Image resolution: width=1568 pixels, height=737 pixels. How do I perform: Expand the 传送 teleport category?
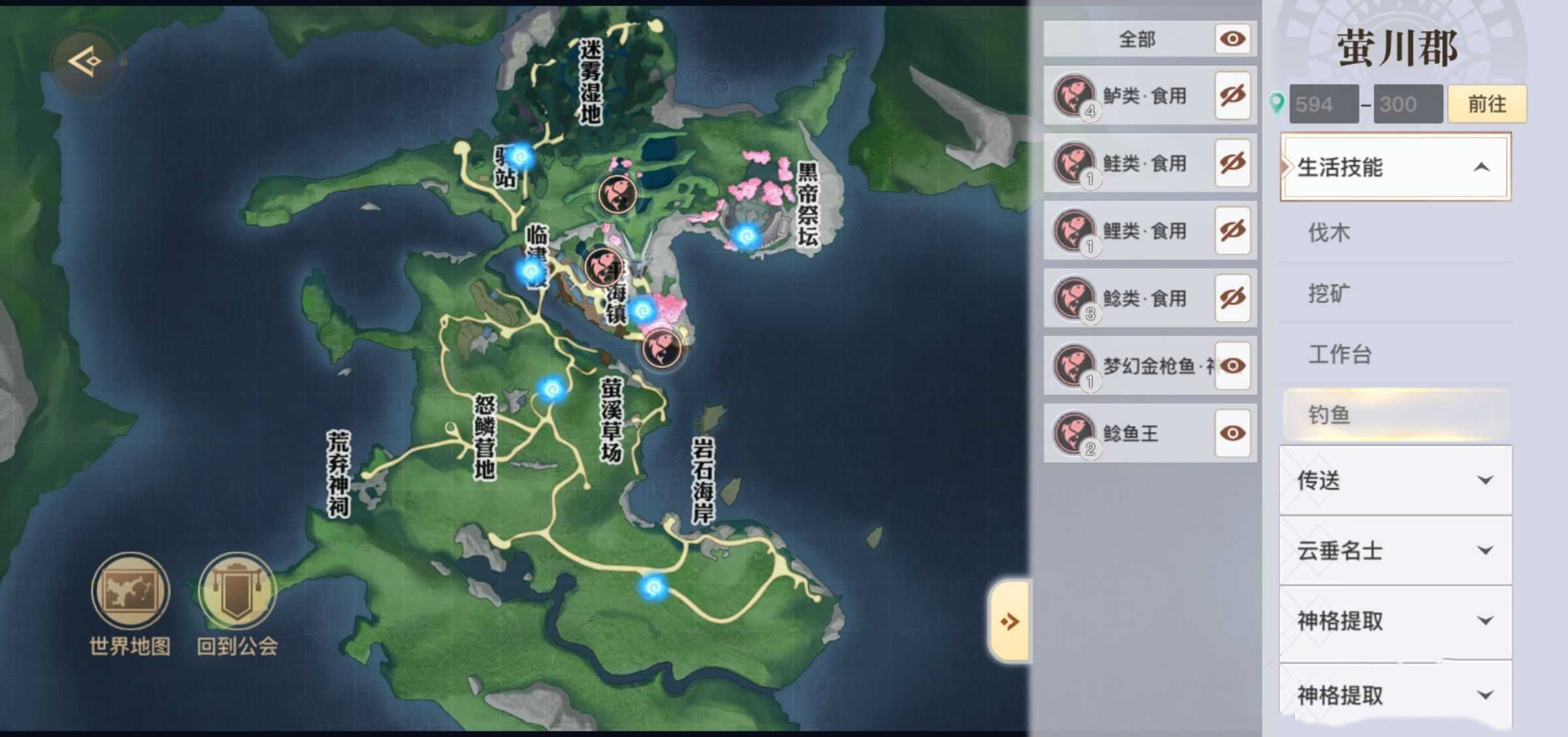(1395, 480)
